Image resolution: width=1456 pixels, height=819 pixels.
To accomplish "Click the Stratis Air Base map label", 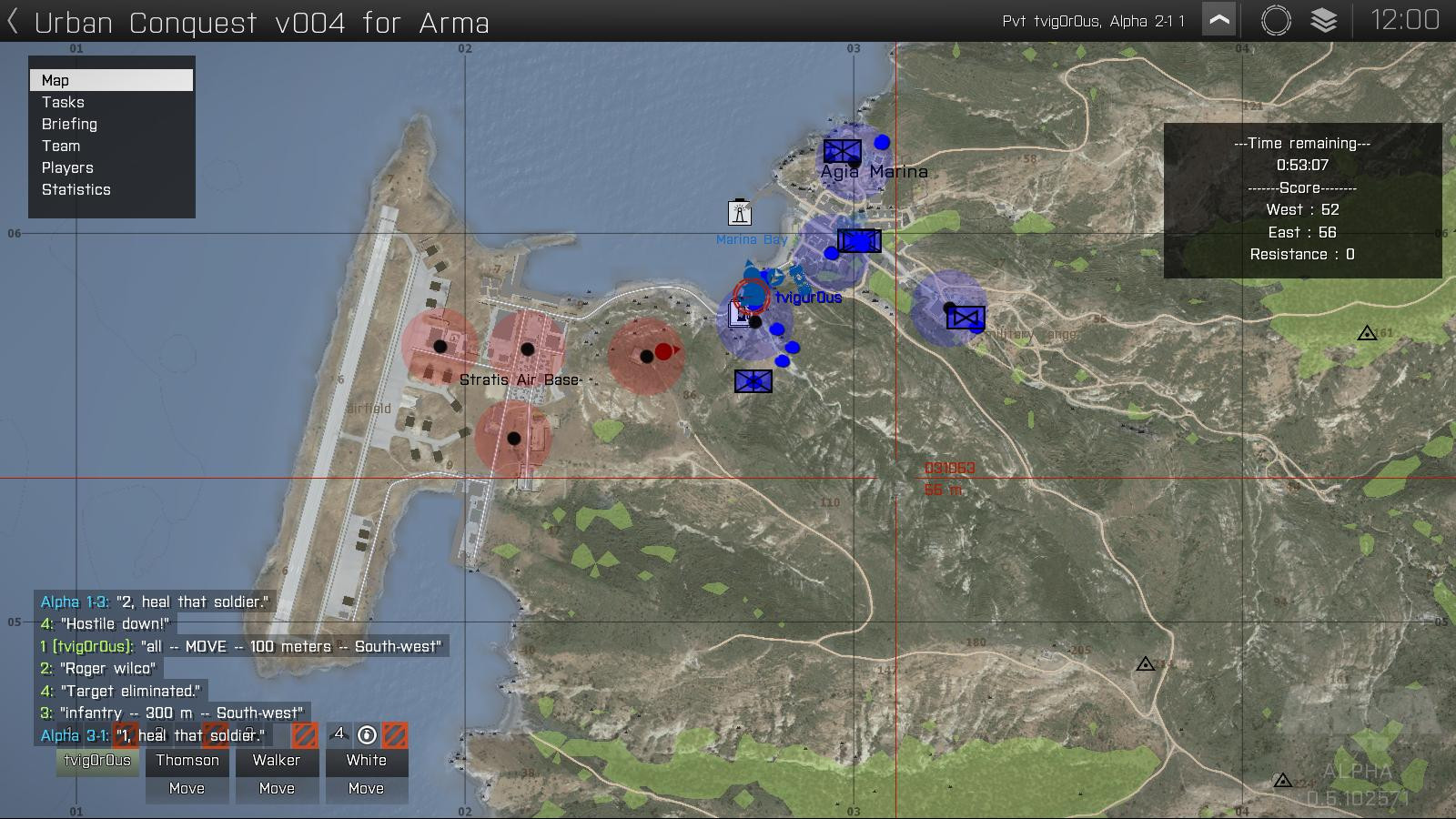I will [x=520, y=379].
